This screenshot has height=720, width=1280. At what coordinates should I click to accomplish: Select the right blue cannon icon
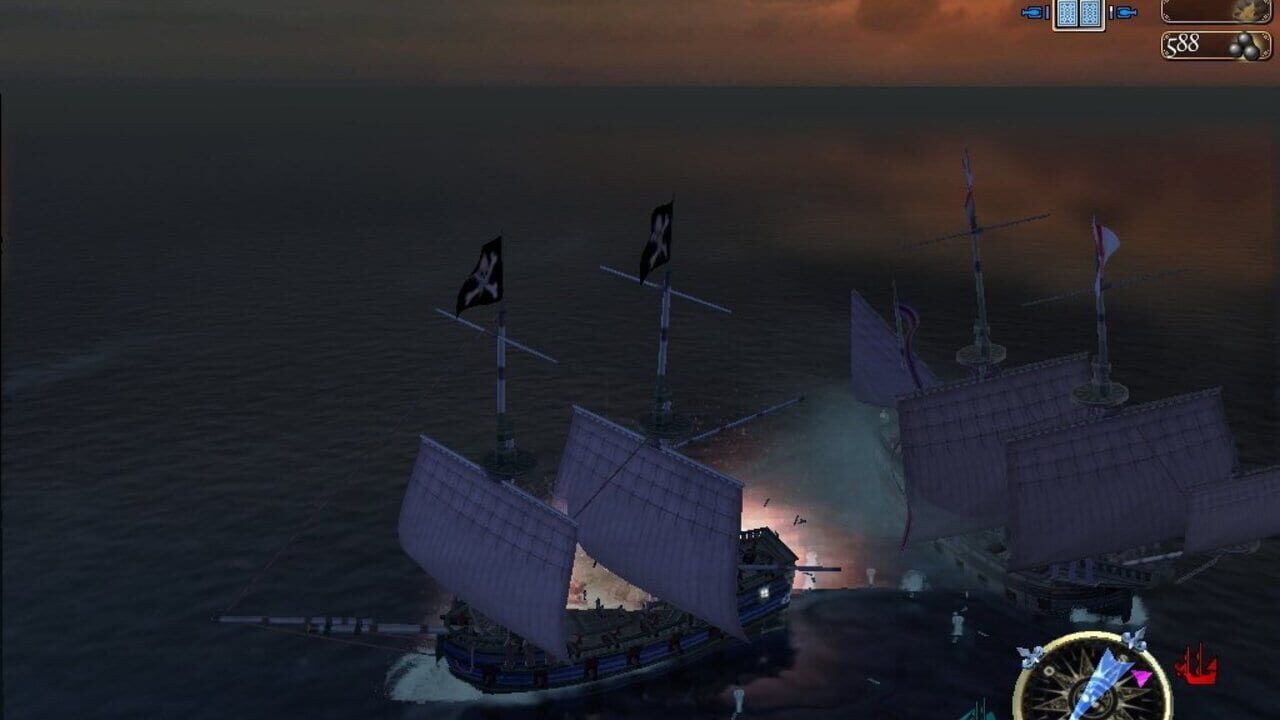click(x=1124, y=12)
